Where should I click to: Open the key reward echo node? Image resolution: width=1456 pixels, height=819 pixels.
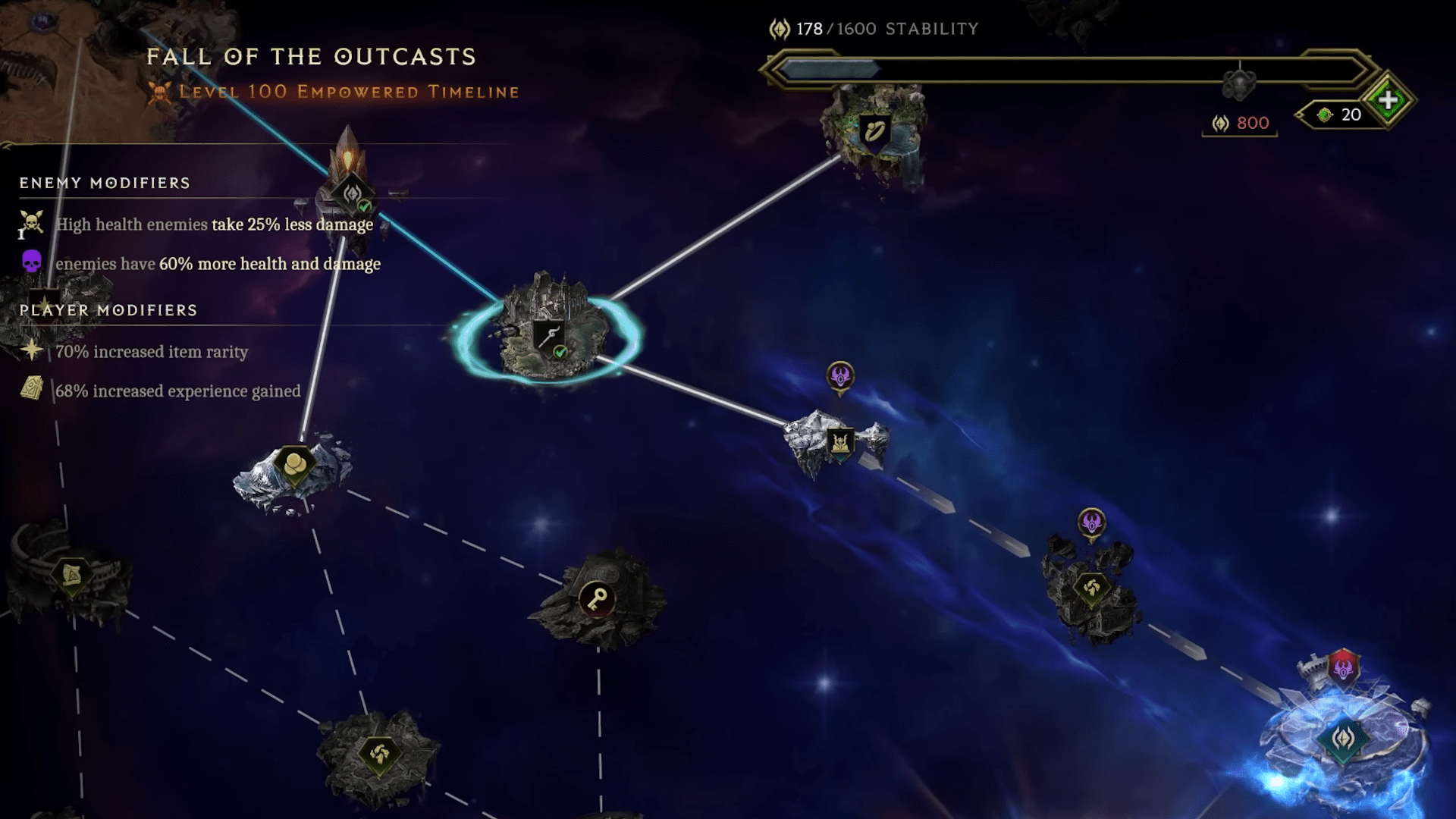pos(597,599)
